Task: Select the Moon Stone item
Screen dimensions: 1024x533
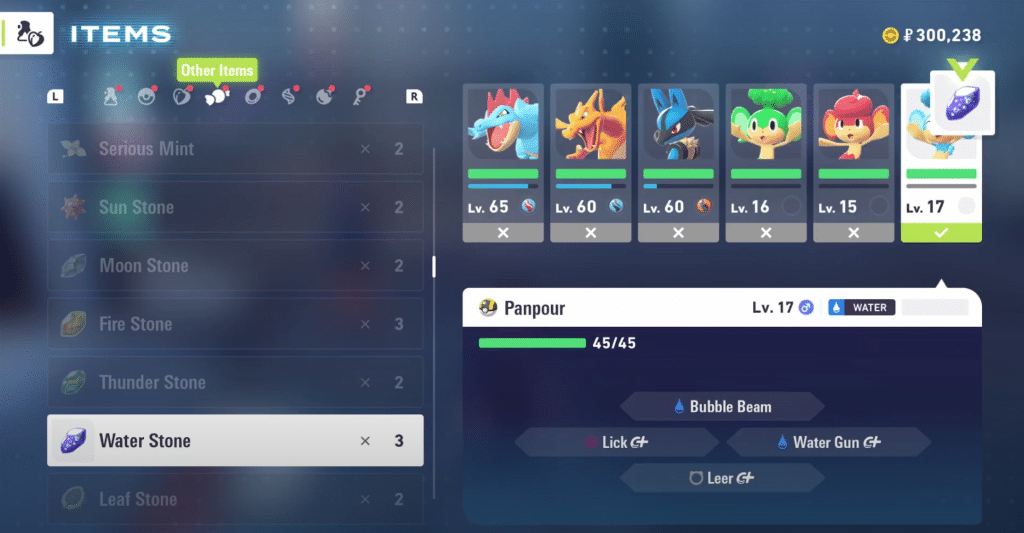Action: 235,266
